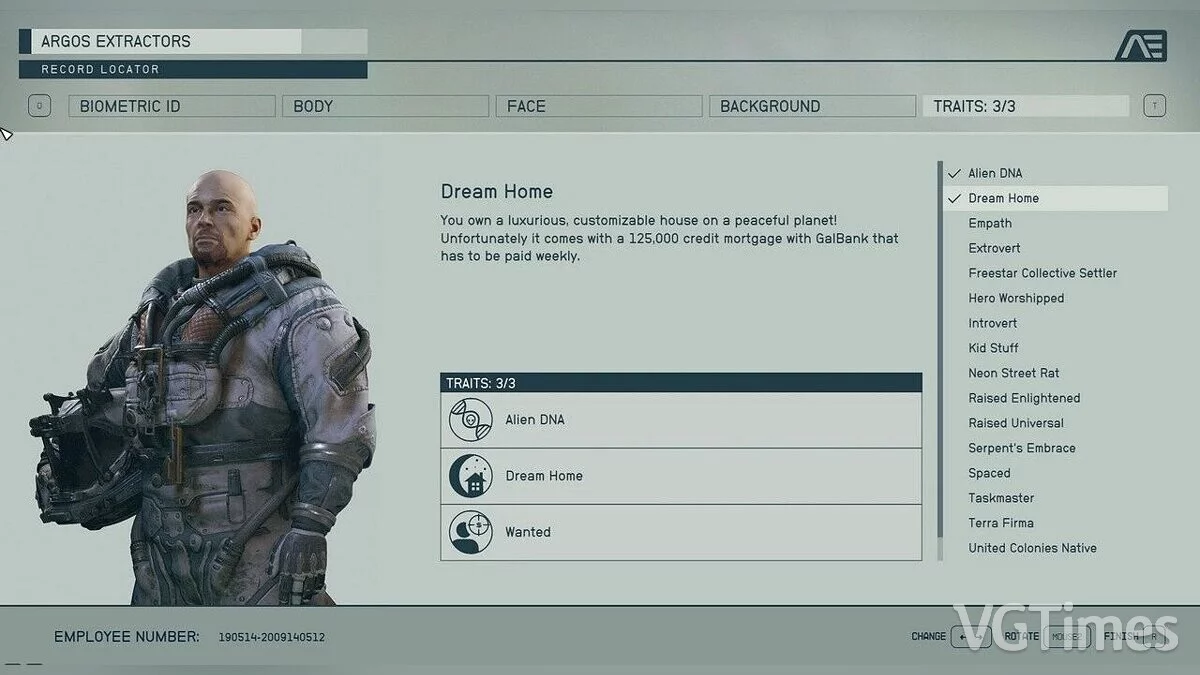Viewport: 1200px width, 675px height.
Task: Pick the Kid Stuff trait
Action: (x=993, y=348)
